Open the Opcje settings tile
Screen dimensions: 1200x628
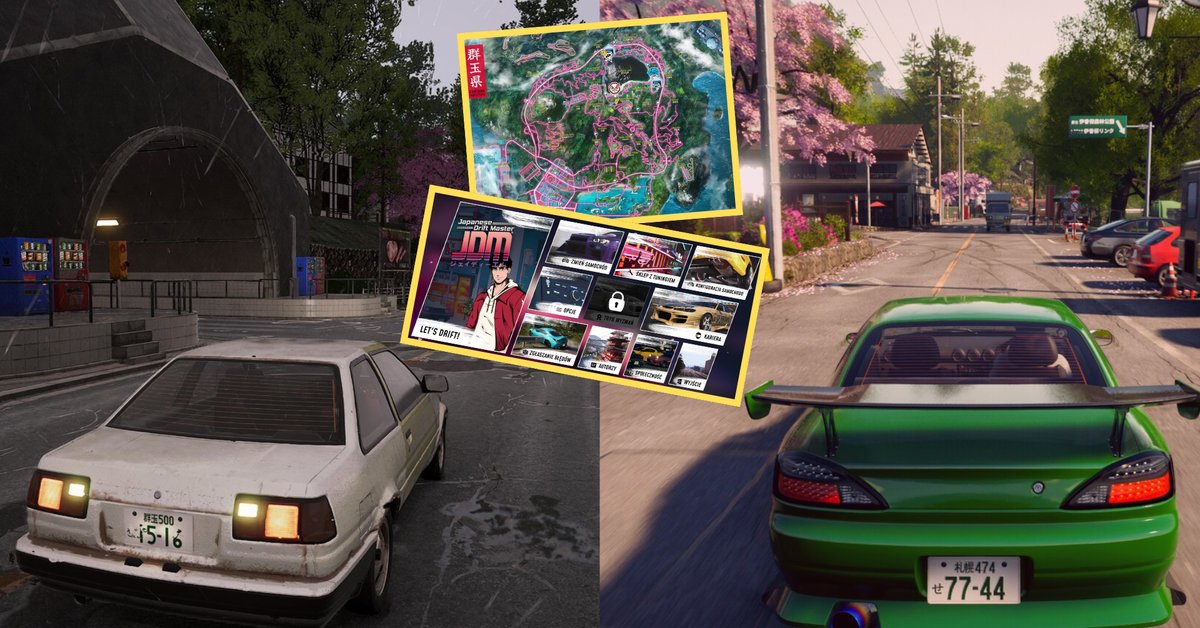point(560,295)
